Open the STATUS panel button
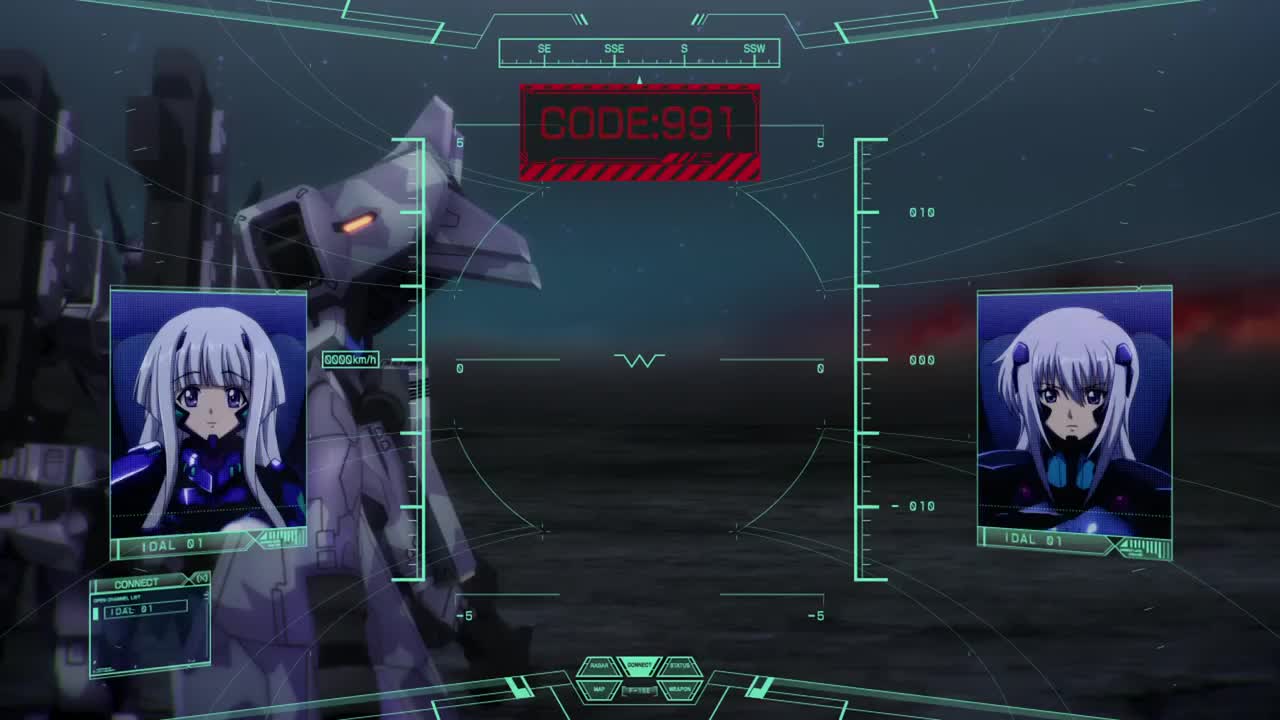Screen dimensions: 1280x720 click(680, 666)
